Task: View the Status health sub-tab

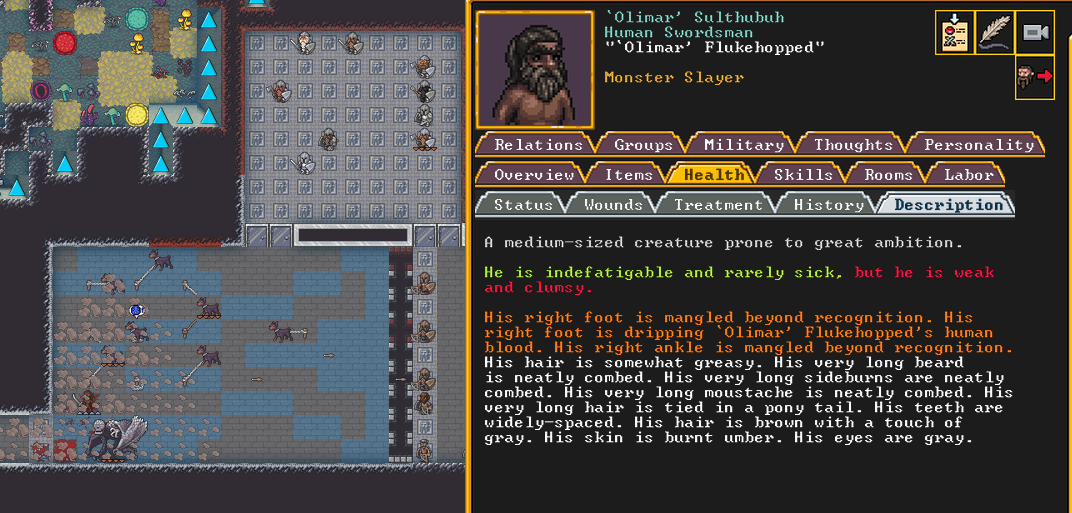Action: pos(523,205)
